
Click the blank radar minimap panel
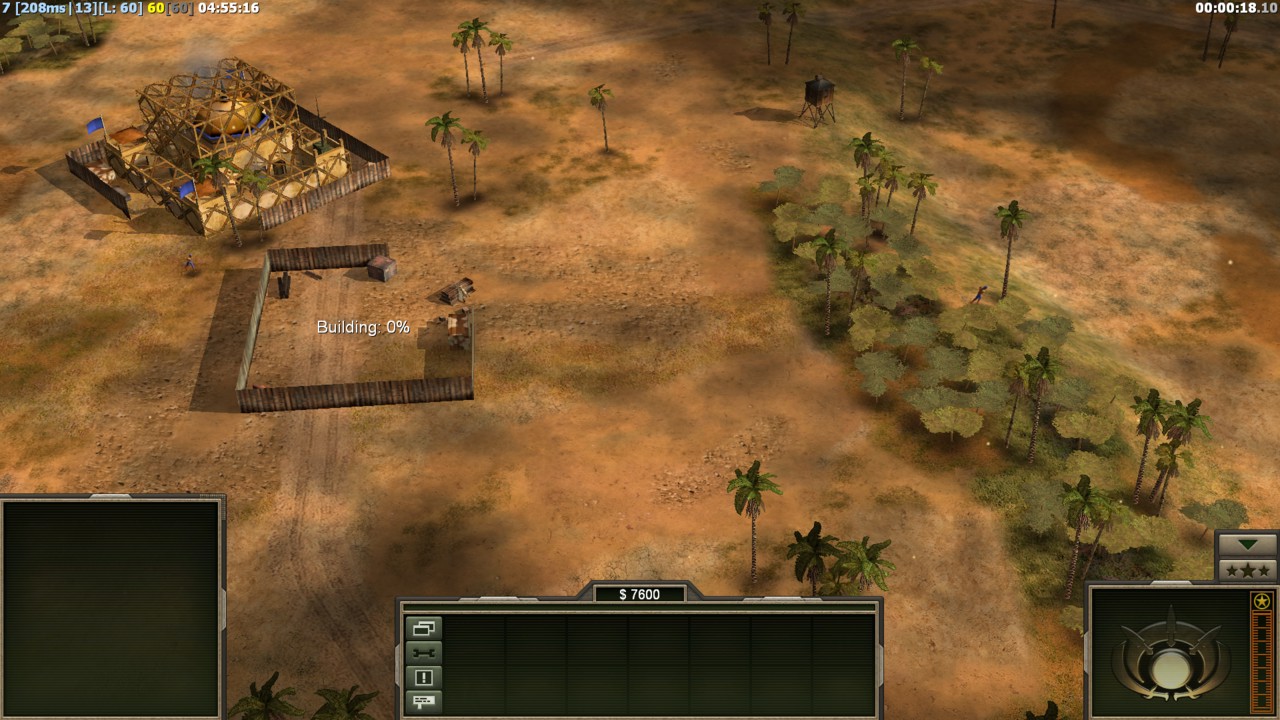tap(111, 607)
